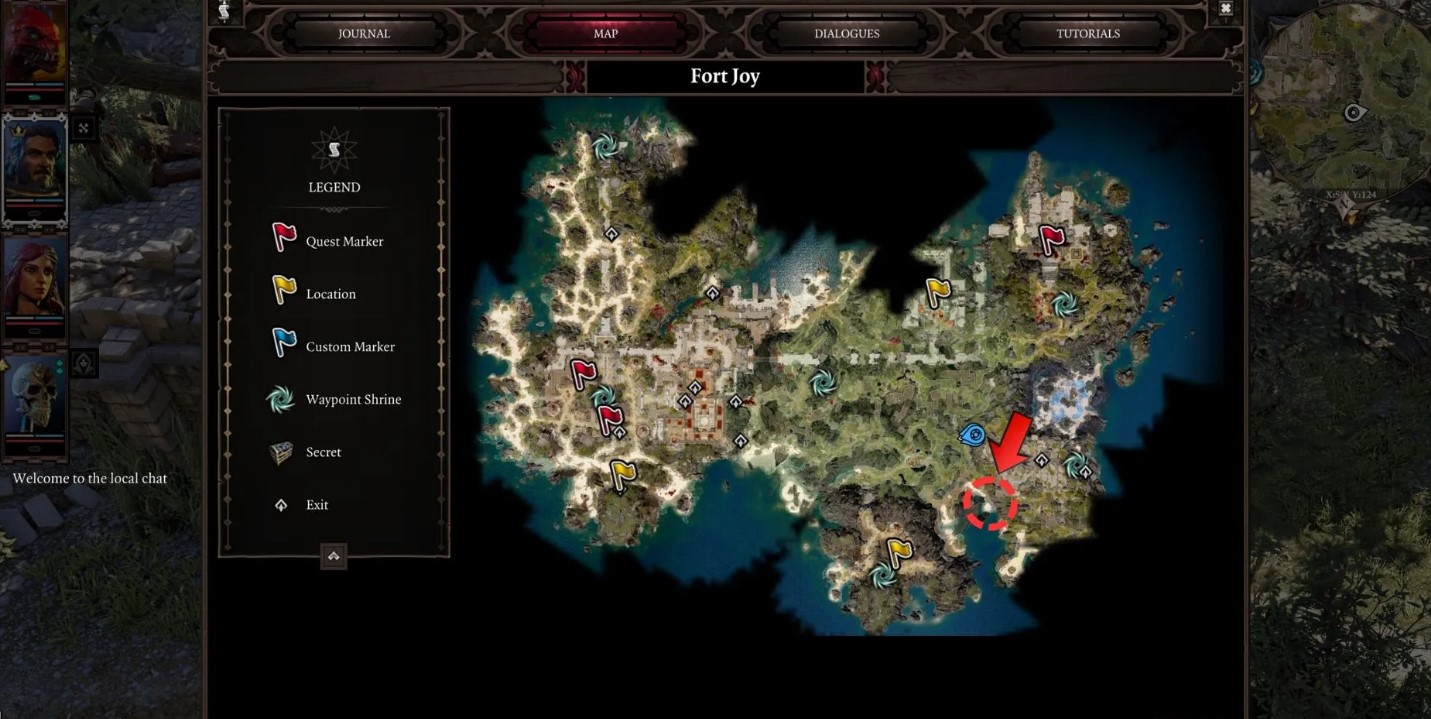Image resolution: width=1431 pixels, height=719 pixels.
Task: Switch to the Journal tab
Action: [x=363, y=33]
